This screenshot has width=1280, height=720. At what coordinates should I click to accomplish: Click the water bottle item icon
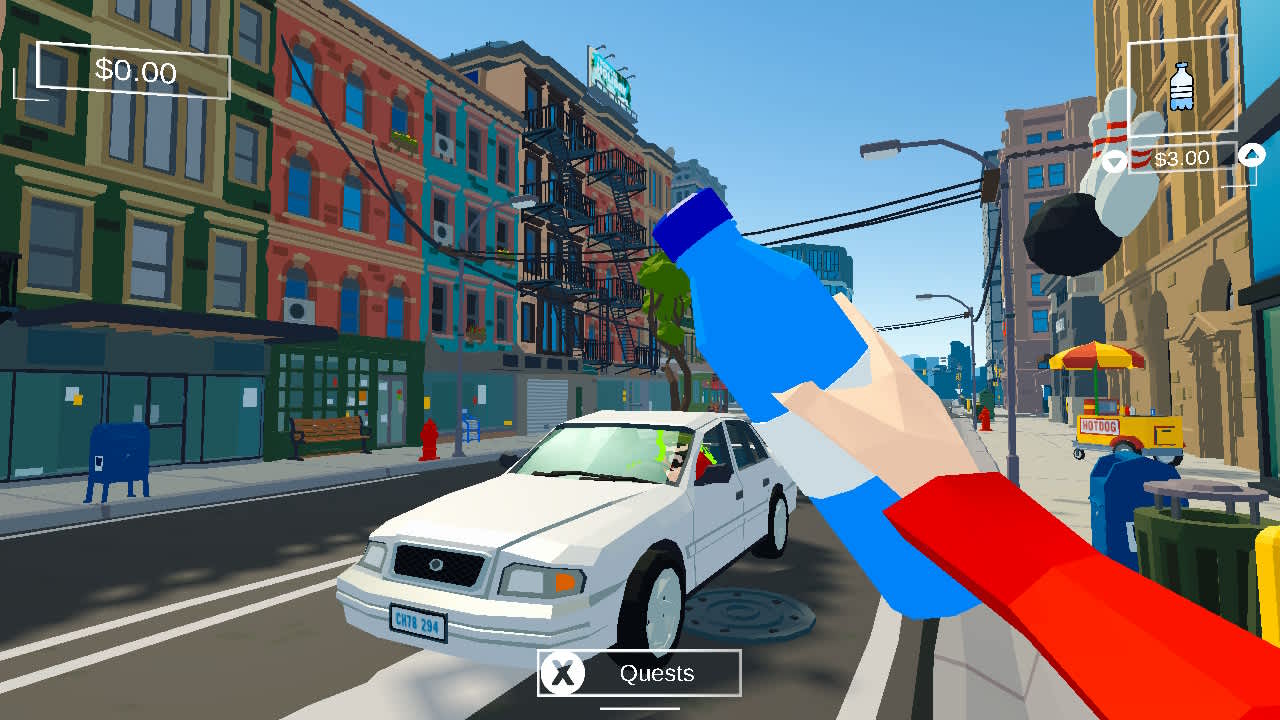coord(1180,88)
